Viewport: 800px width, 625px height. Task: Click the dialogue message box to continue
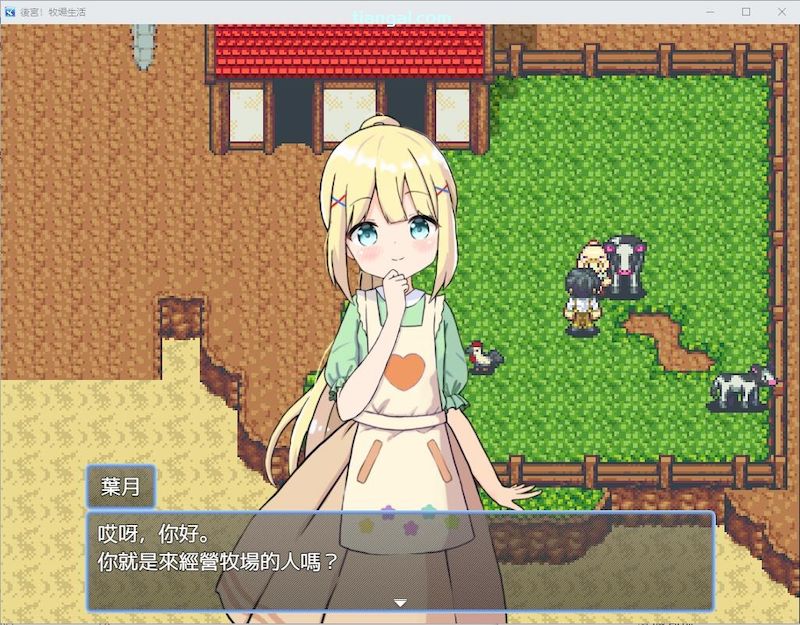click(x=400, y=559)
